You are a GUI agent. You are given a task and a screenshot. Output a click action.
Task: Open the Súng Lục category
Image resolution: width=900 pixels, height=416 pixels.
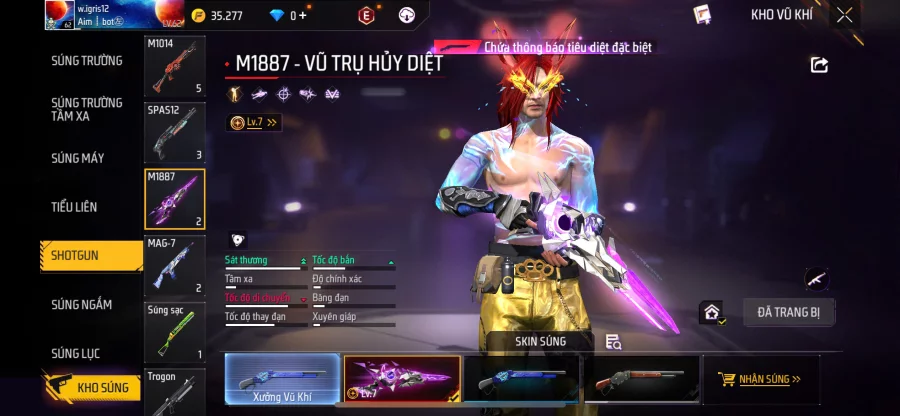76,353
